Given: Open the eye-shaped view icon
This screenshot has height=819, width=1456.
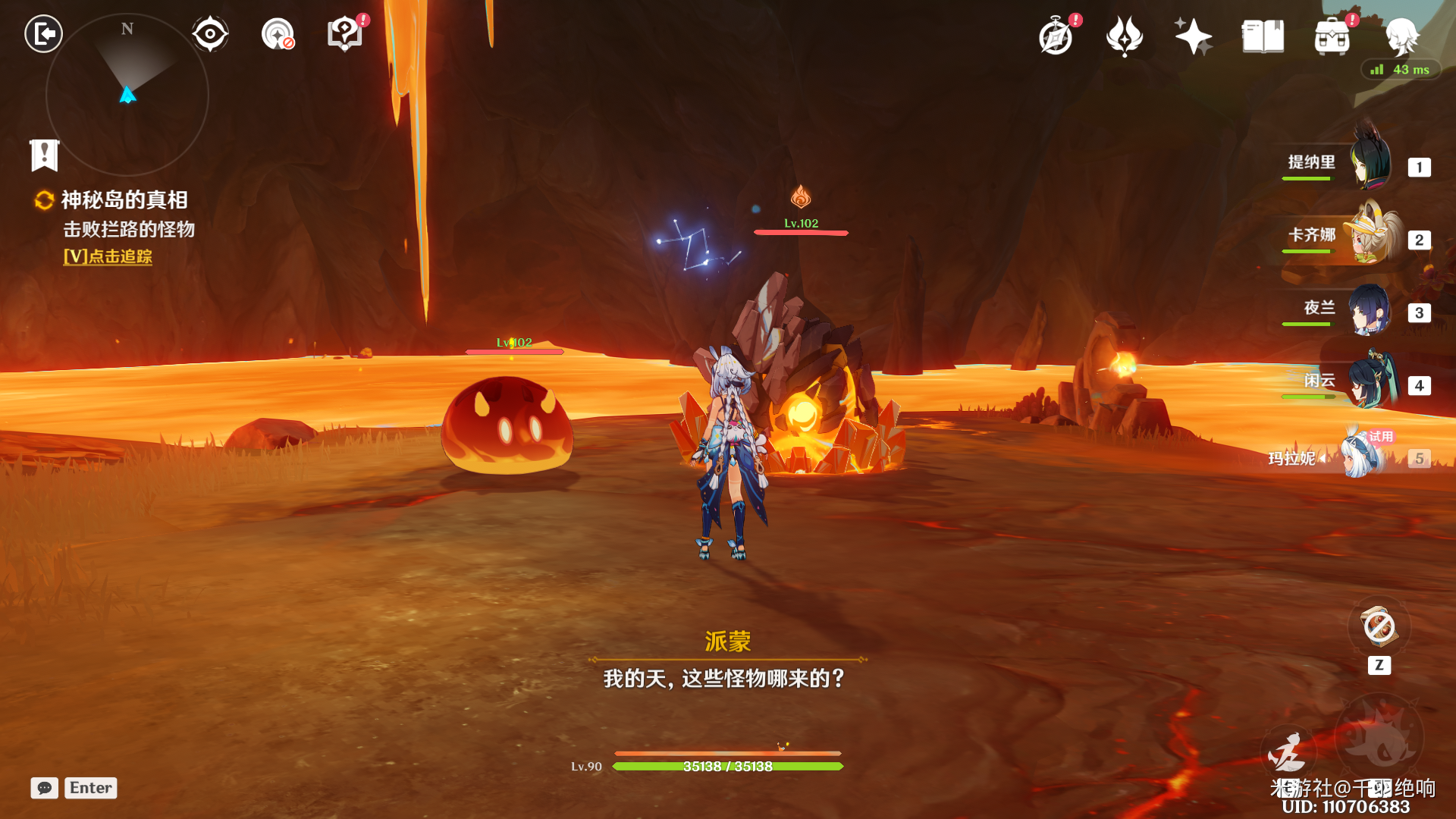Looking at the screenshot, I should pos(210,34).
